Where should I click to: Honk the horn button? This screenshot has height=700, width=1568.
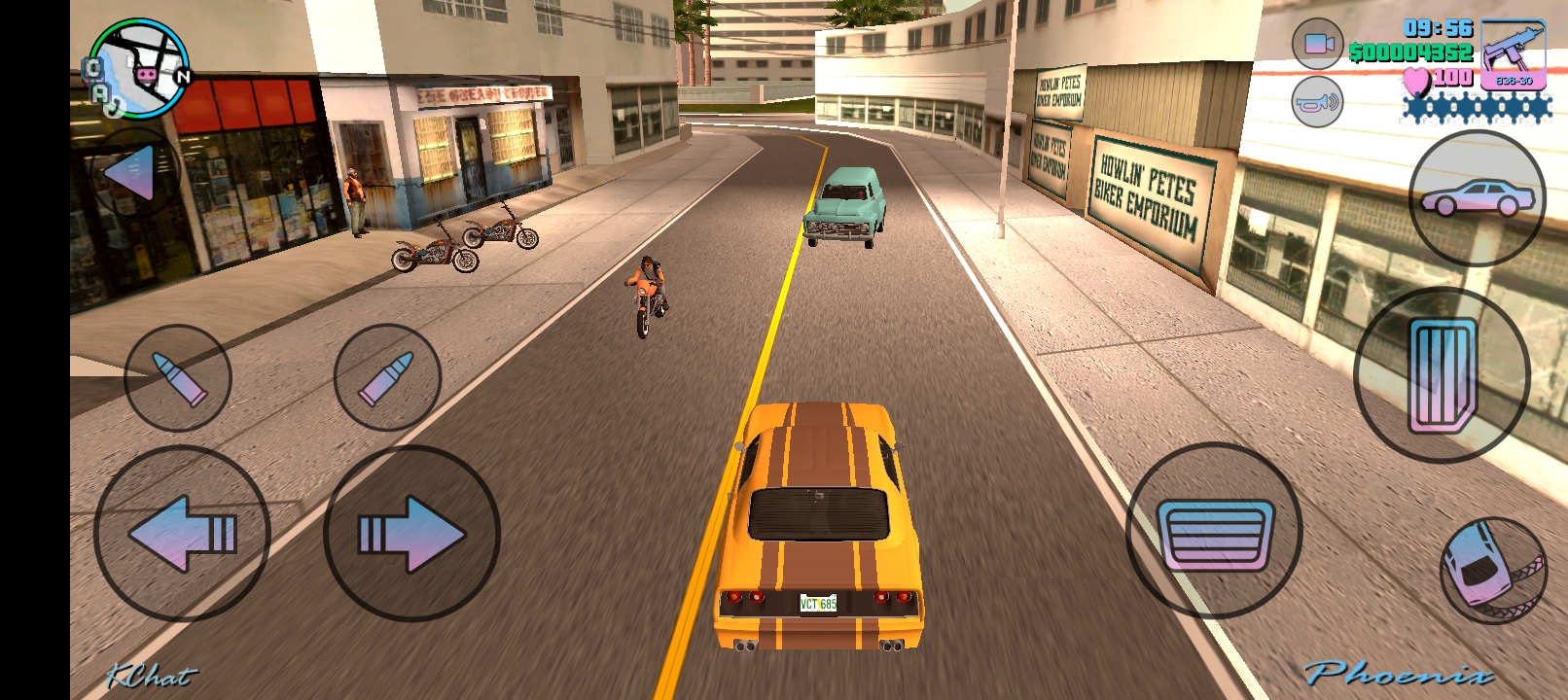pyautogui.click(x=1317, y=101)
